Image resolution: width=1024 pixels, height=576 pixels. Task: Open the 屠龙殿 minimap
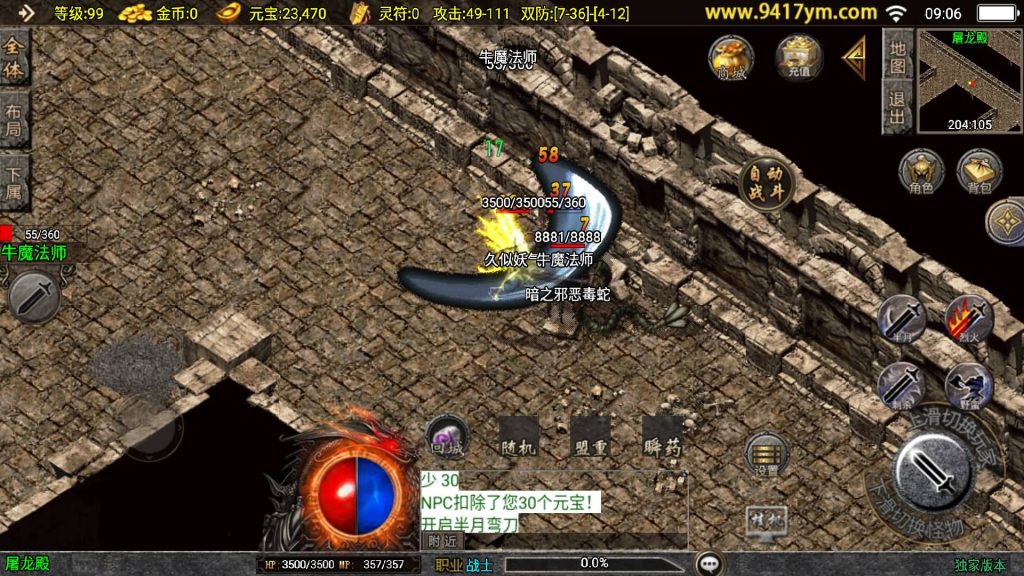969,80
